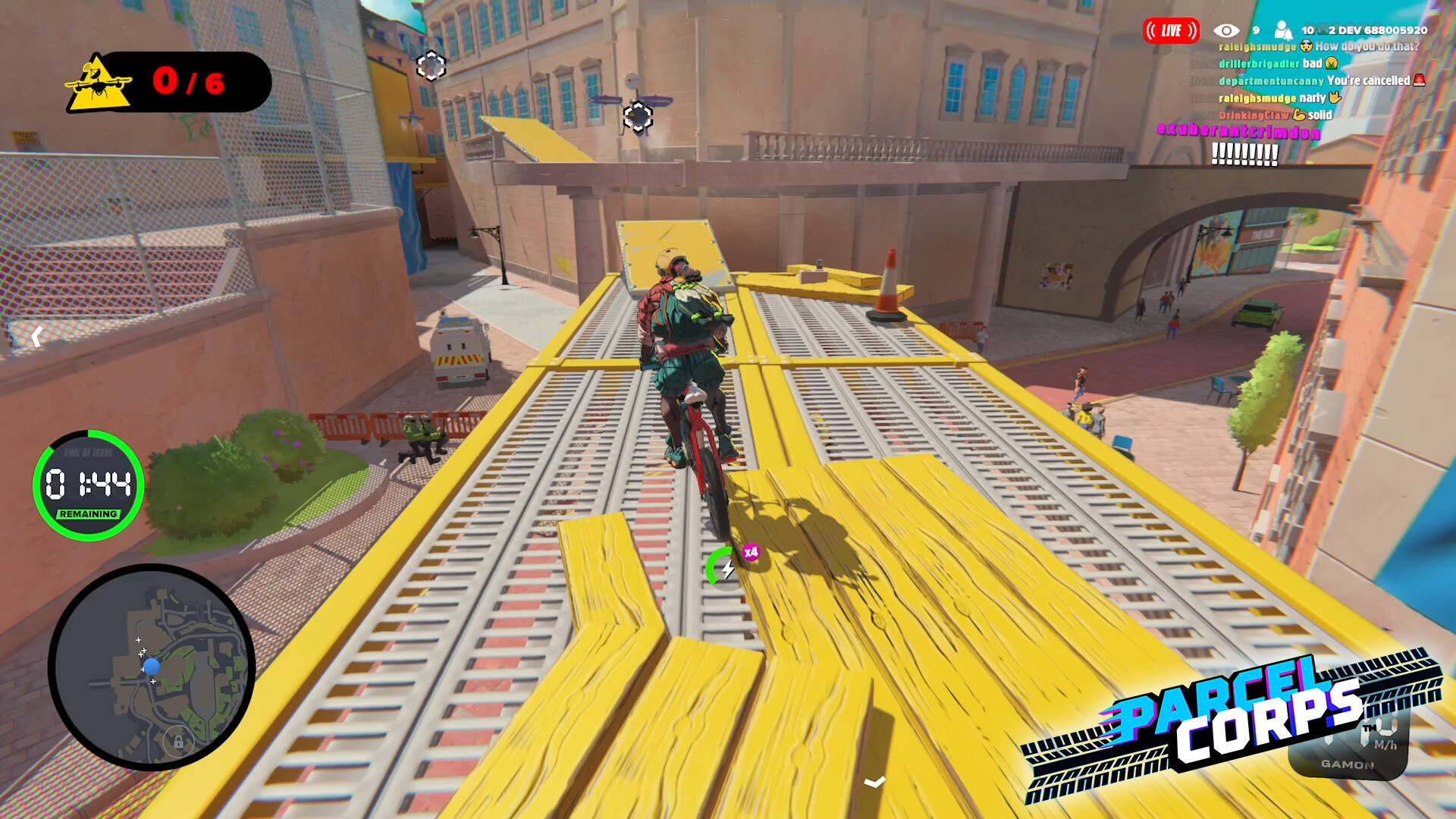Click the left chevron arrow at screen edge

[36, 336]
